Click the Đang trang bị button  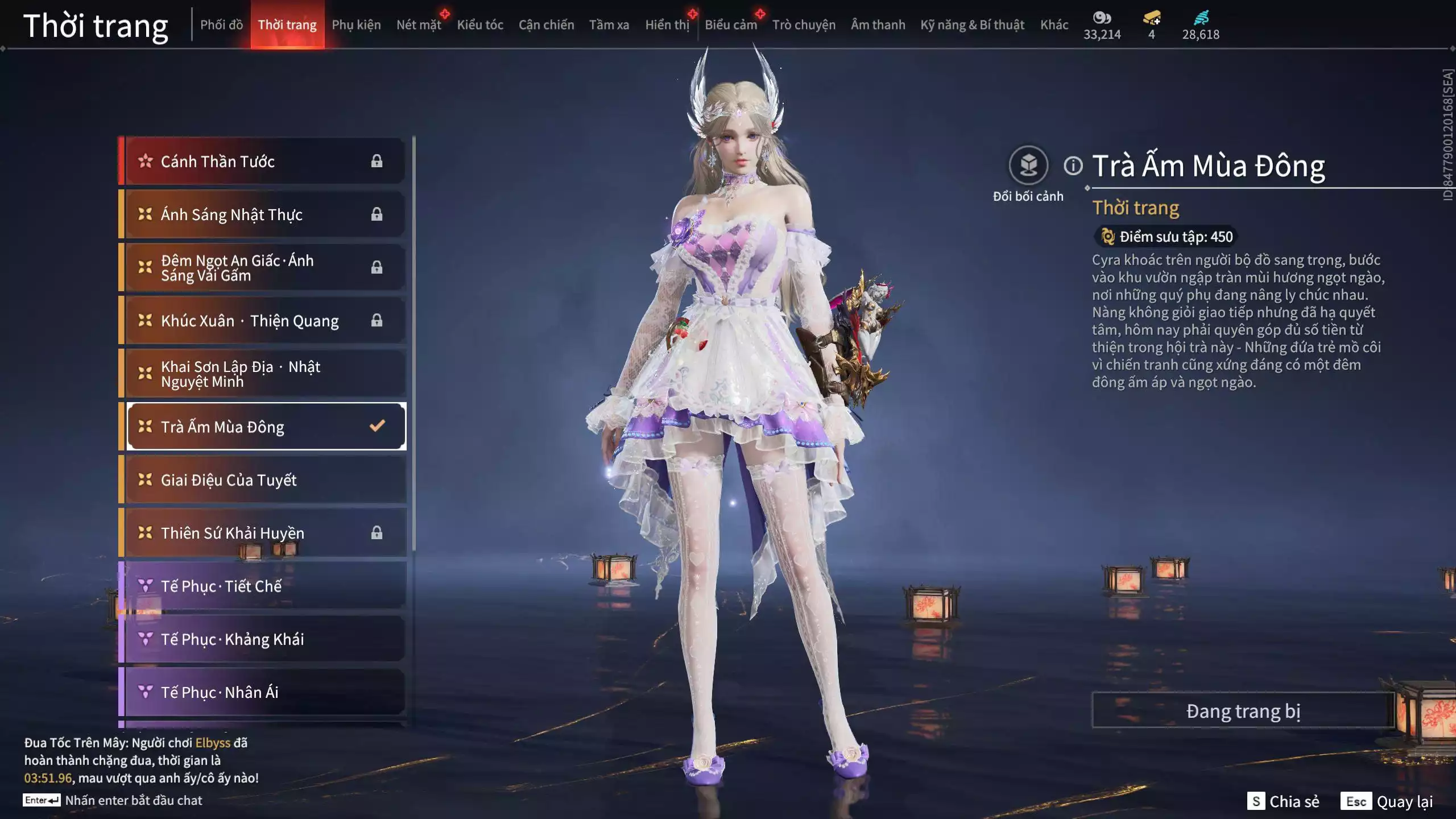click(x=1243, y=711)
